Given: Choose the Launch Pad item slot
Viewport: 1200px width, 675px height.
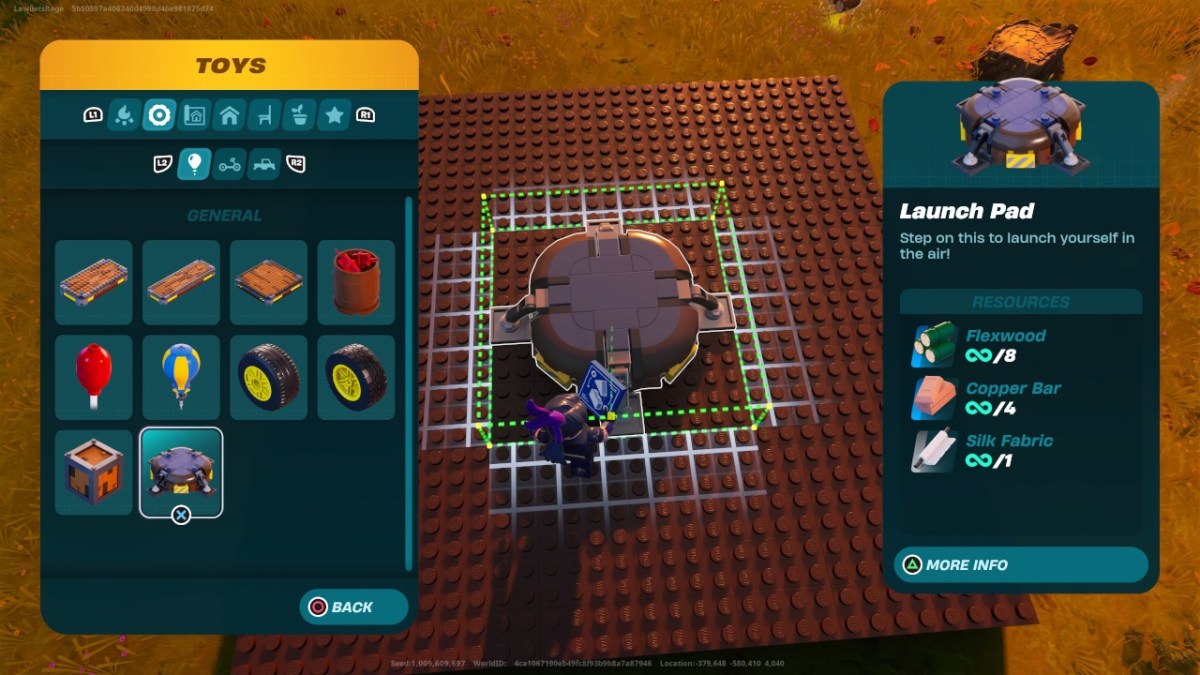Looking at the screenshot, I should 181,472.
